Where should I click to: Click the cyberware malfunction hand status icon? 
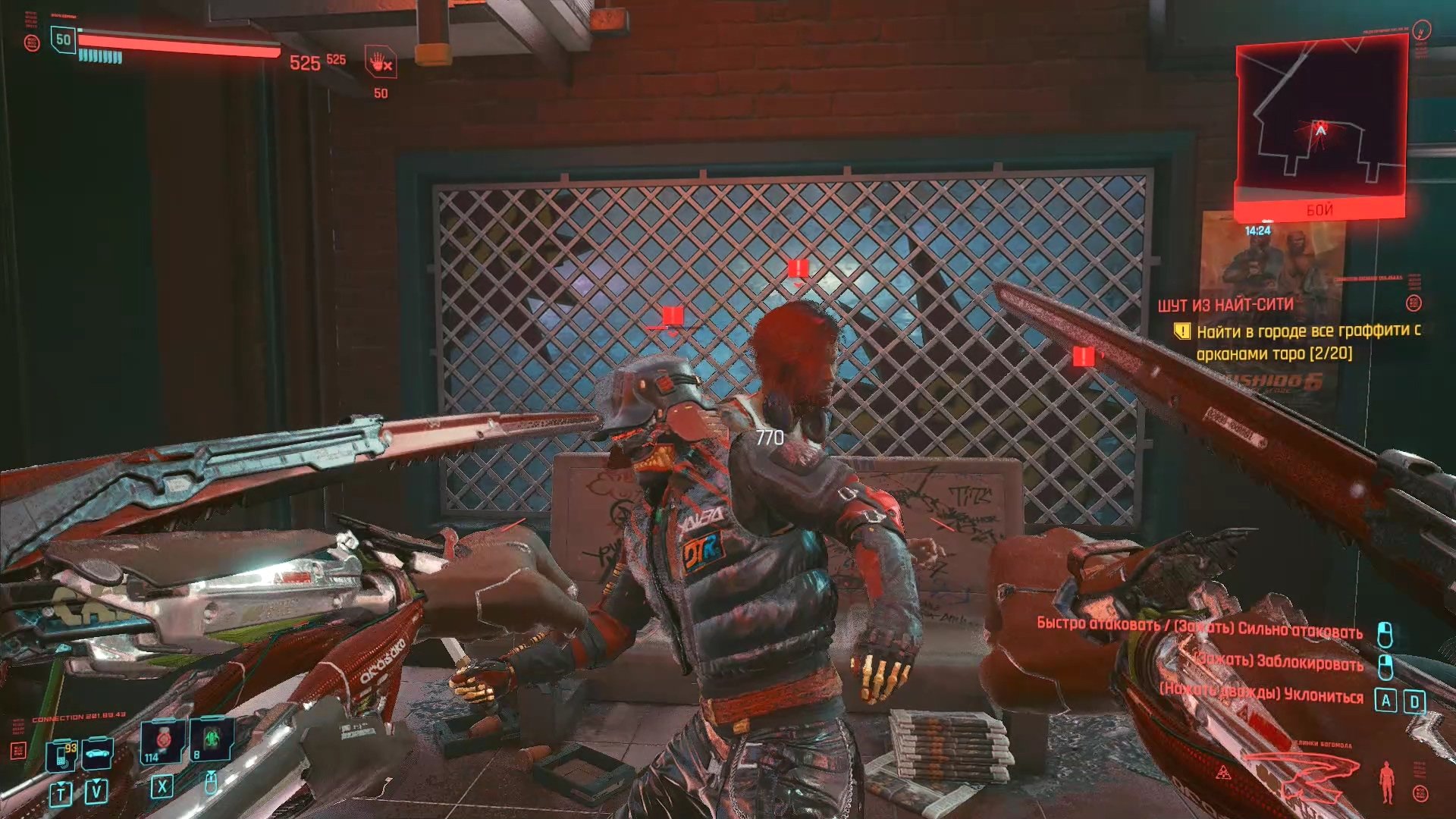click(380, 62)
